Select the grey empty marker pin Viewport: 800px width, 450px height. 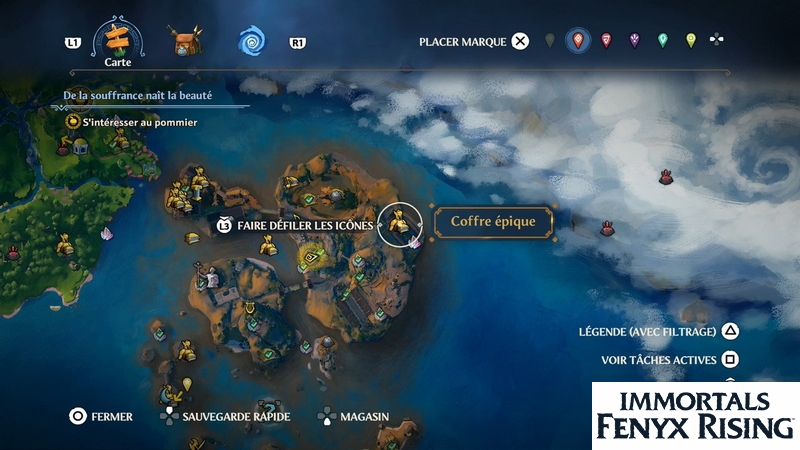pos(549,41)
